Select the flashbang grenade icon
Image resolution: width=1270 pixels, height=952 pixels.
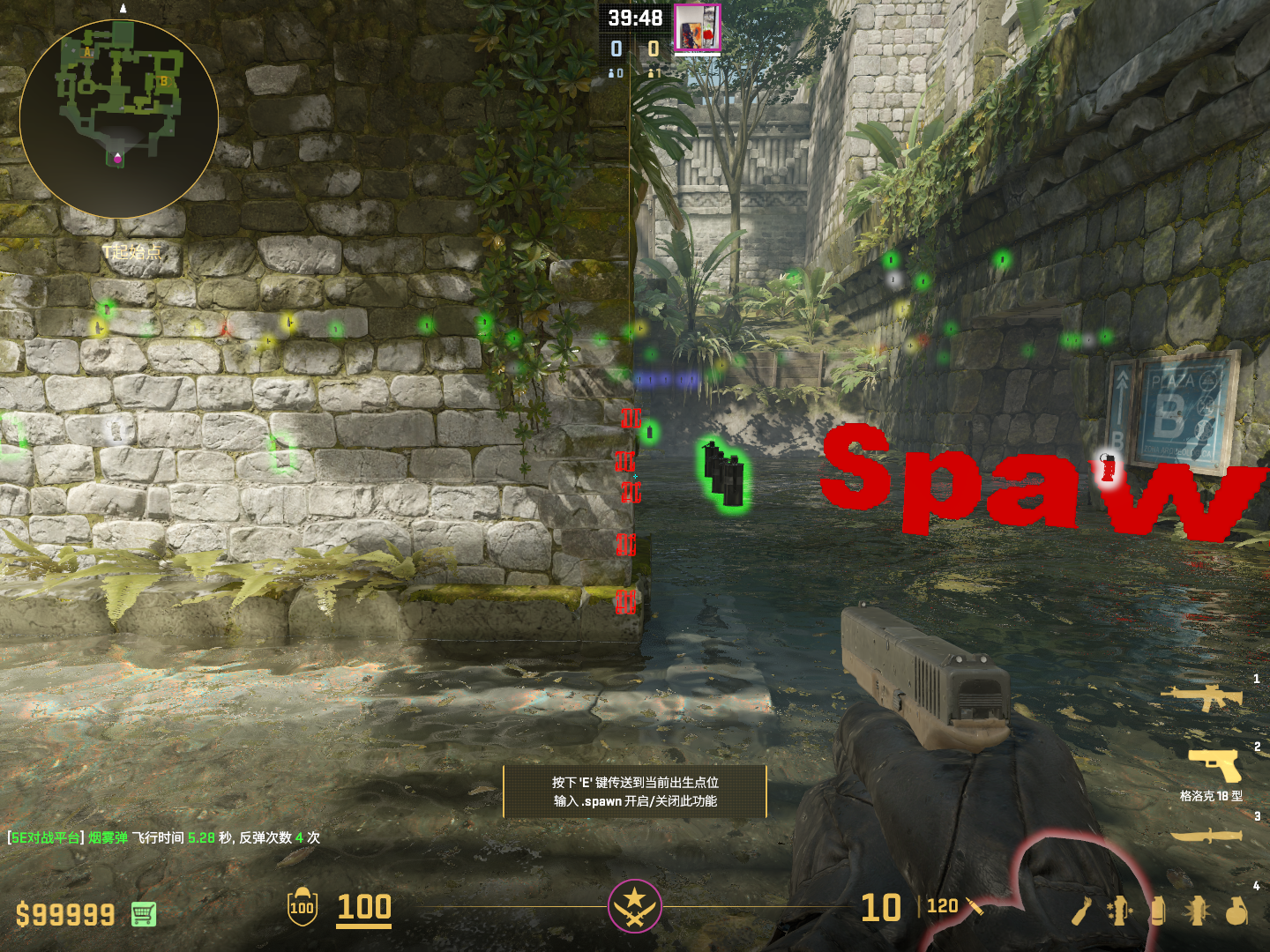coord(1198,911)
